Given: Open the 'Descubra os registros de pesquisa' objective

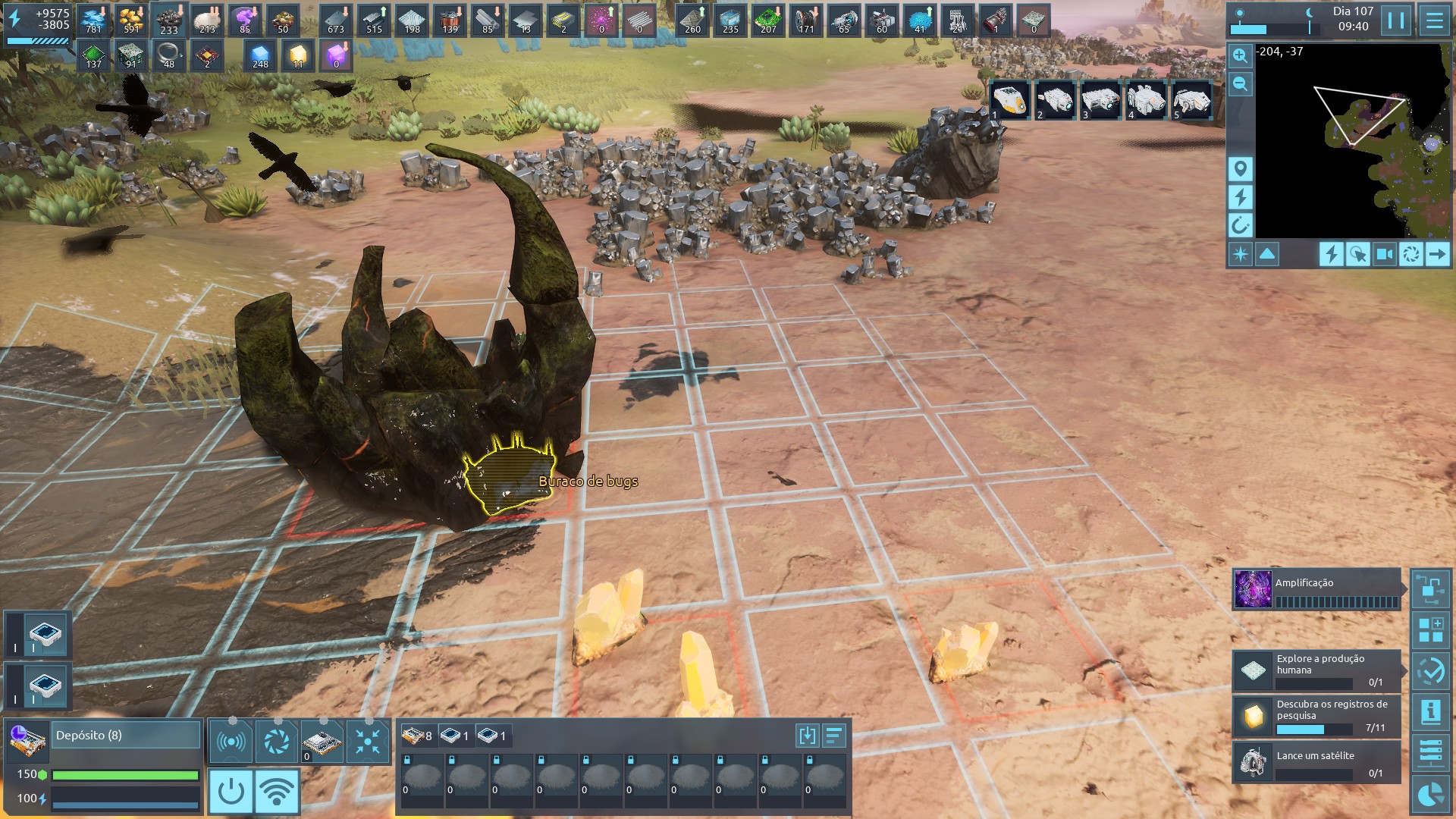Looking at the screenshot, I should [x=1316, y=716].
